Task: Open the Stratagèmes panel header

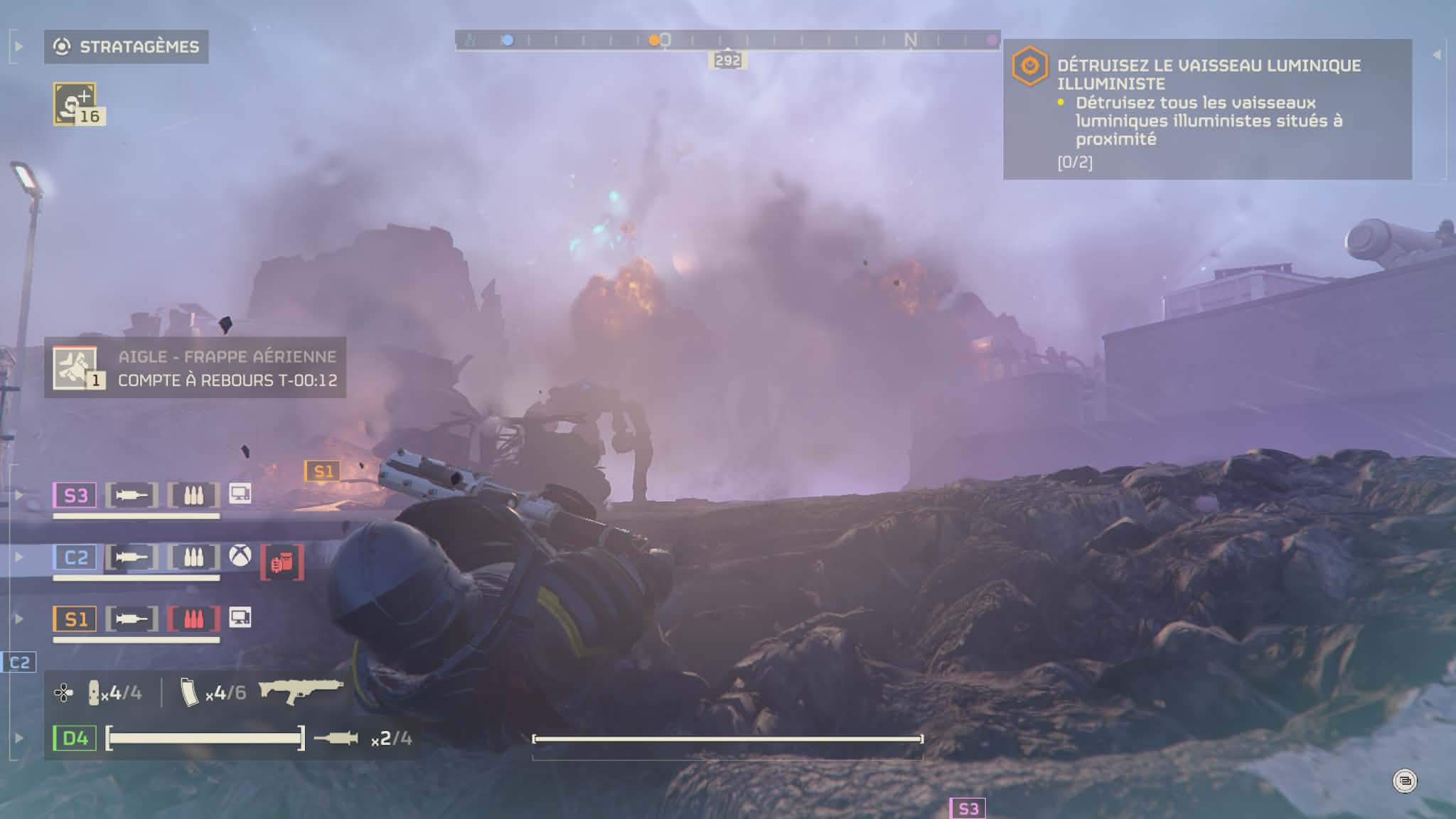Action: click(127, 47)
